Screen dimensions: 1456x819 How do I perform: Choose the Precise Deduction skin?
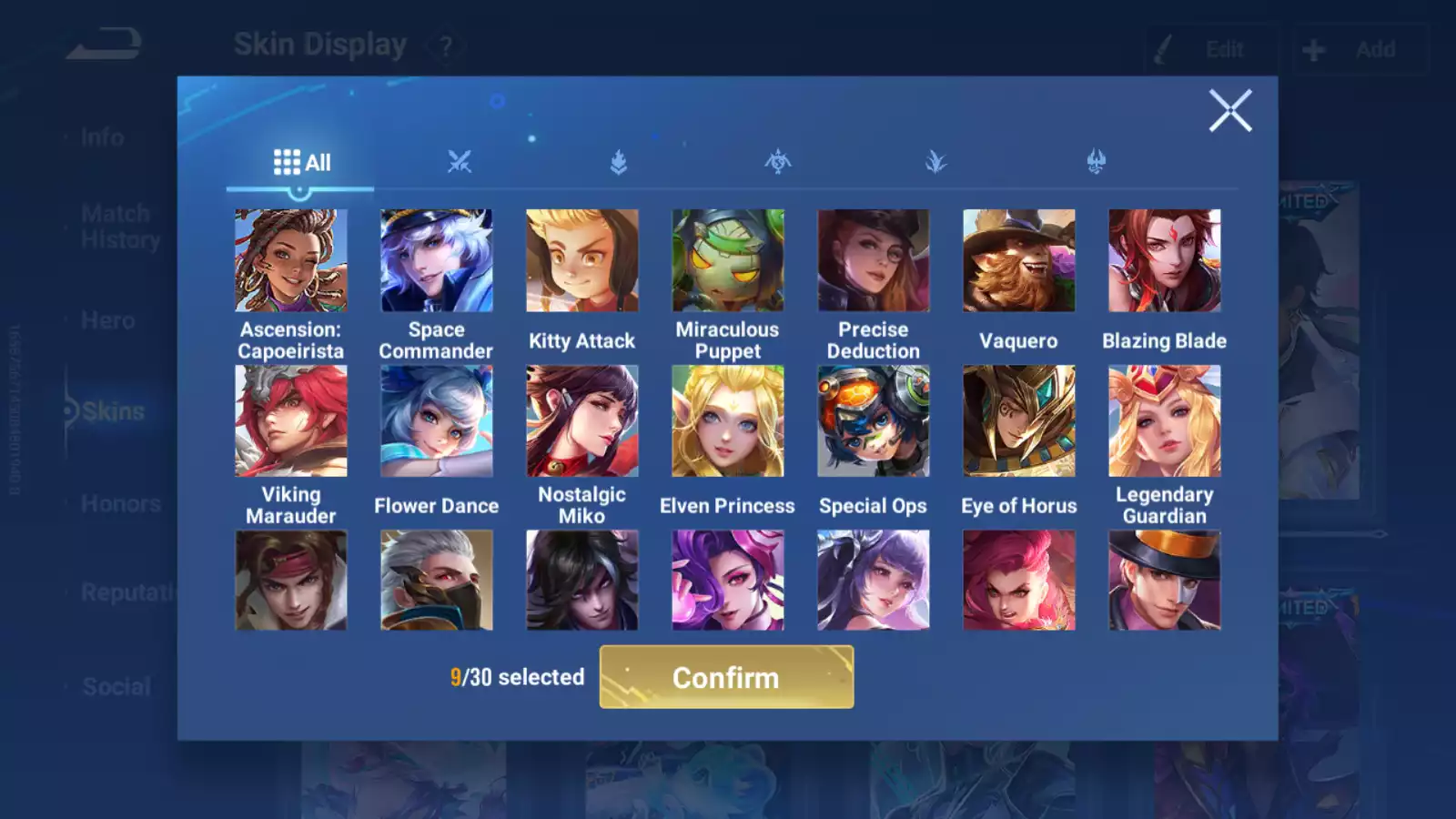874,261
